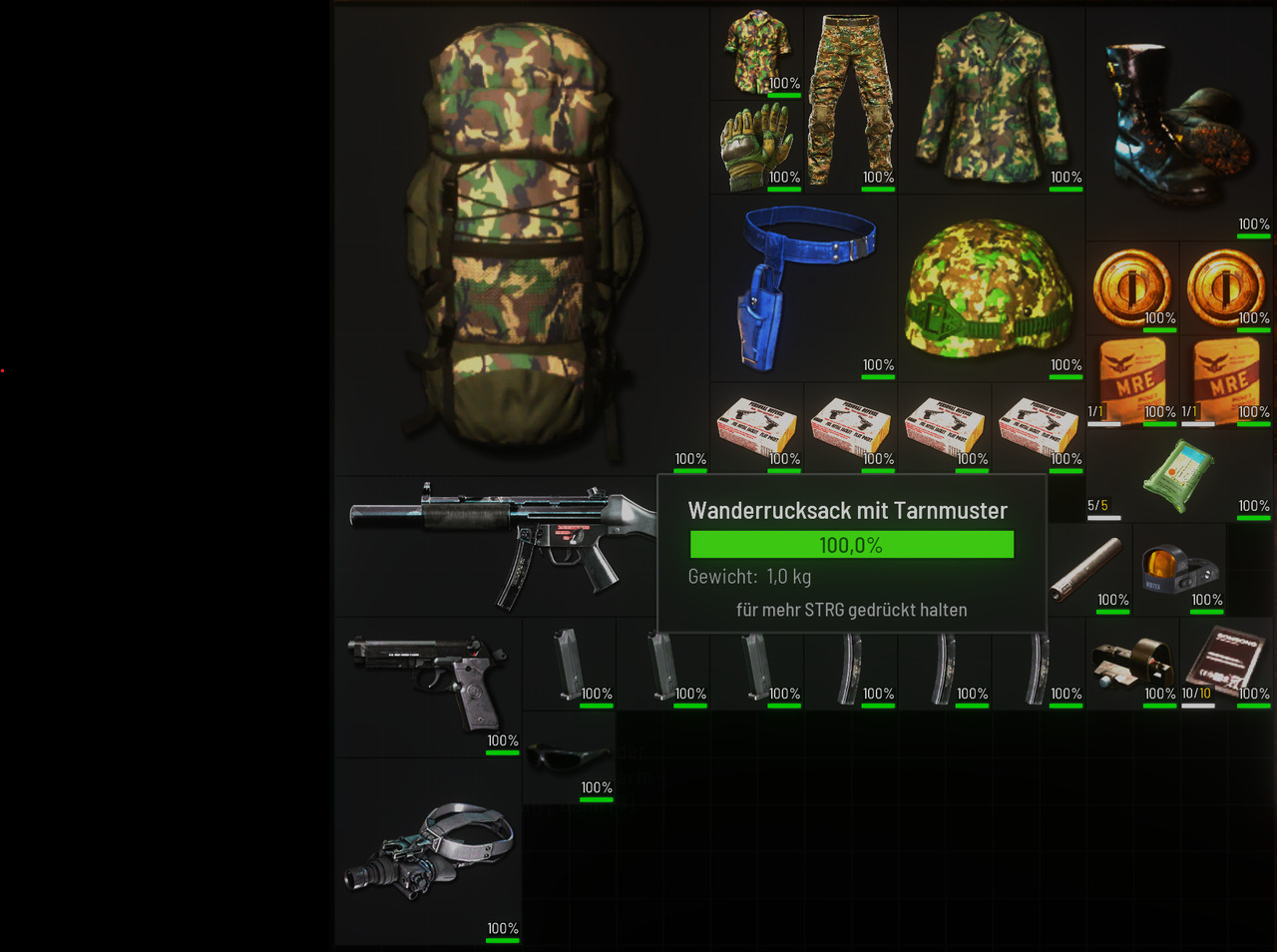Select the night vision goggles

click(429, 850)
